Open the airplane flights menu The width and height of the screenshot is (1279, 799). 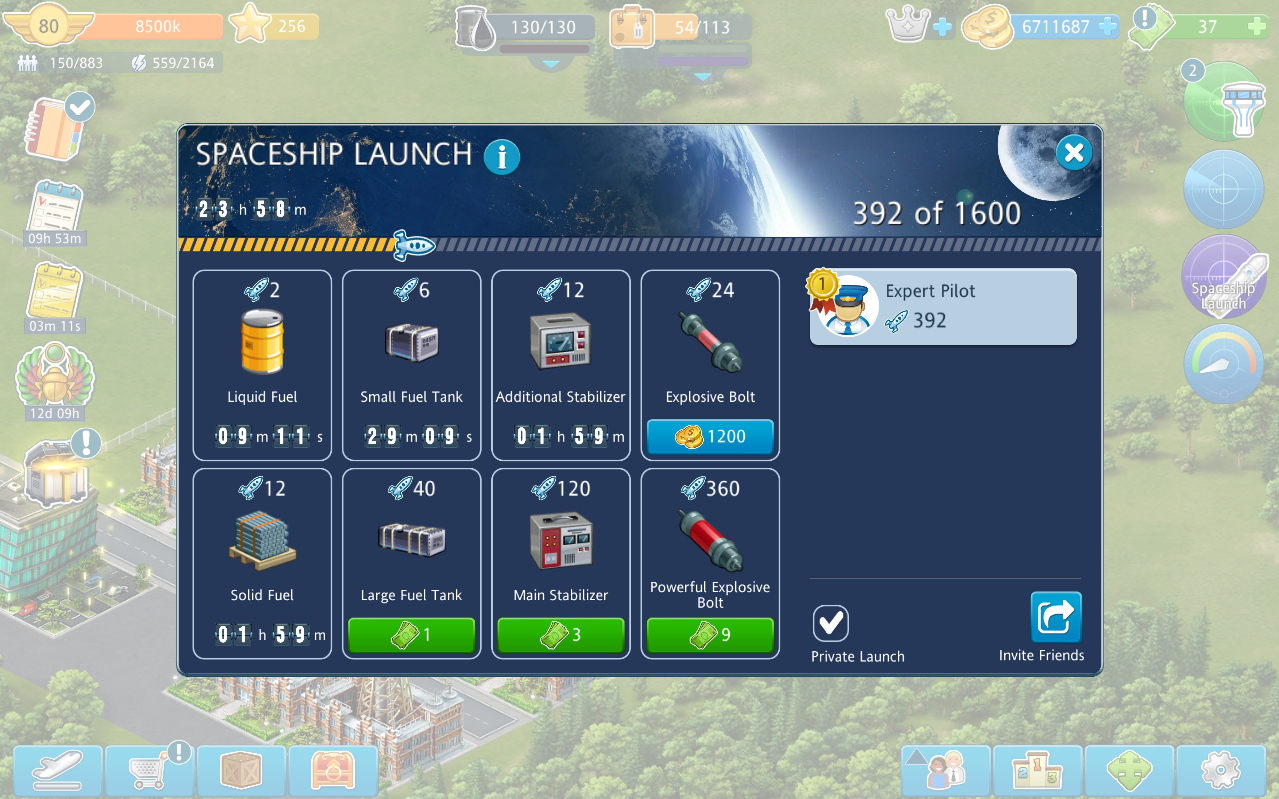59,771
